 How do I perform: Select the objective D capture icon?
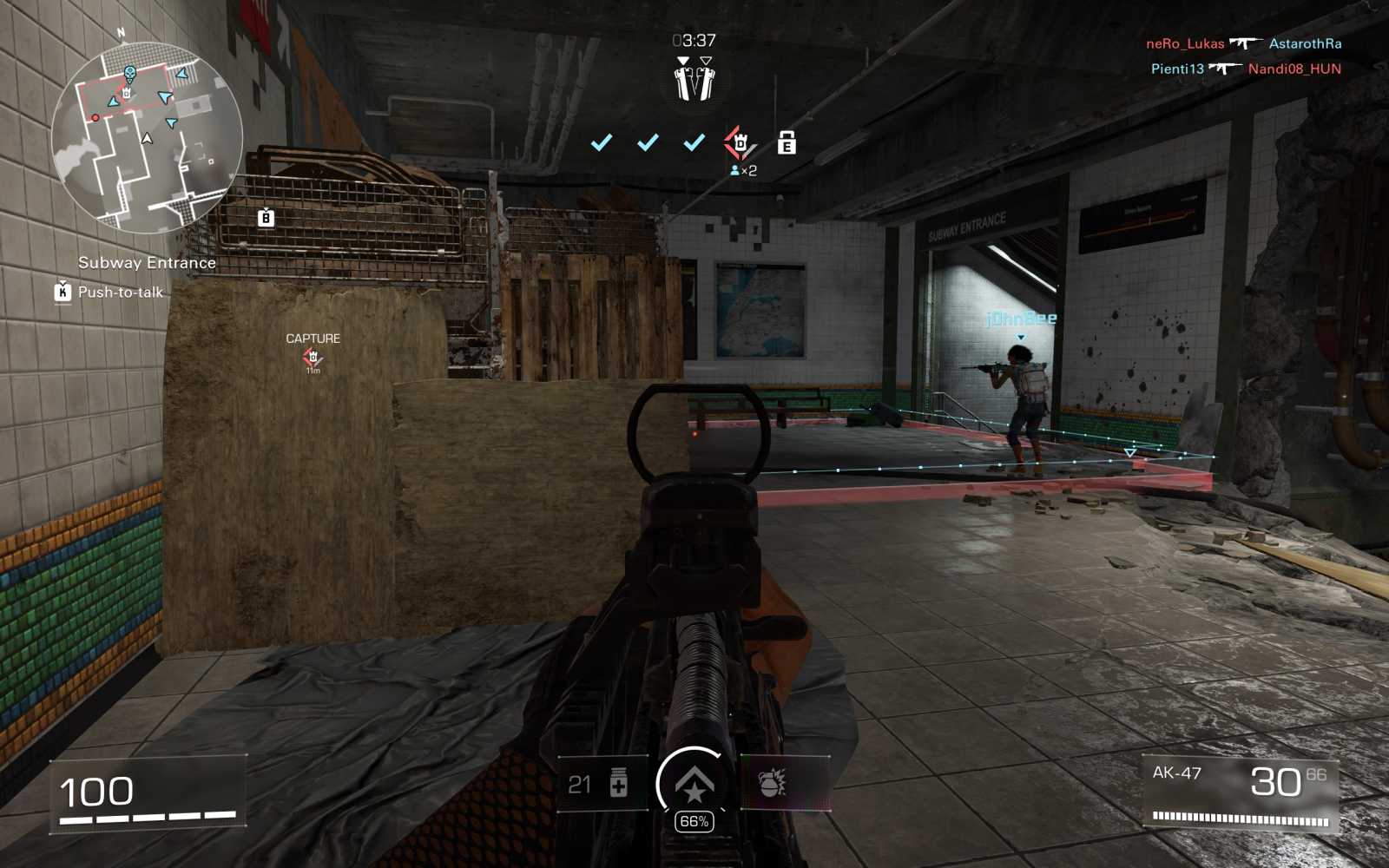(740, 142)
